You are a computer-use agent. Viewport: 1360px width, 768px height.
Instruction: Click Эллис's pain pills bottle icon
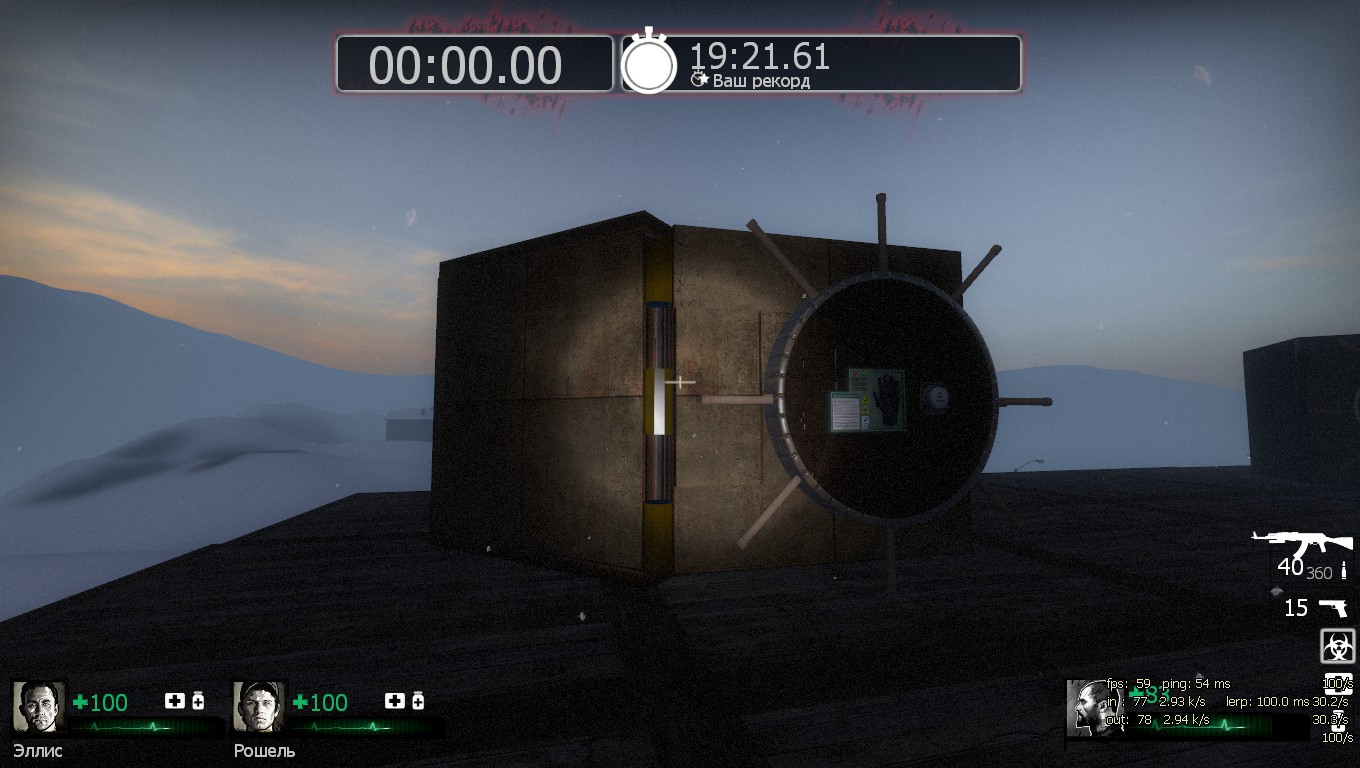[x=198, y=701]
